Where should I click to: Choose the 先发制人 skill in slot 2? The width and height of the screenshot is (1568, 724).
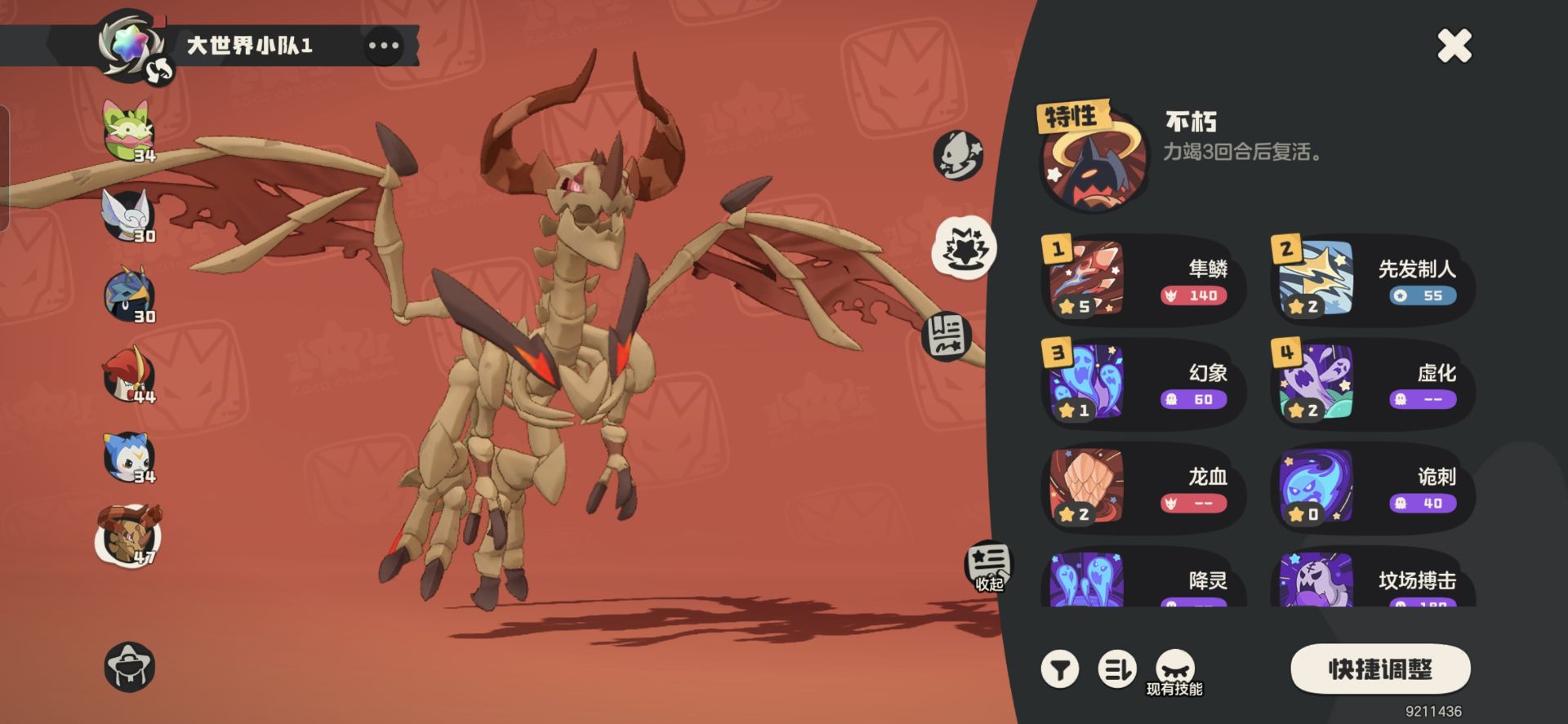click(1372, 281)
